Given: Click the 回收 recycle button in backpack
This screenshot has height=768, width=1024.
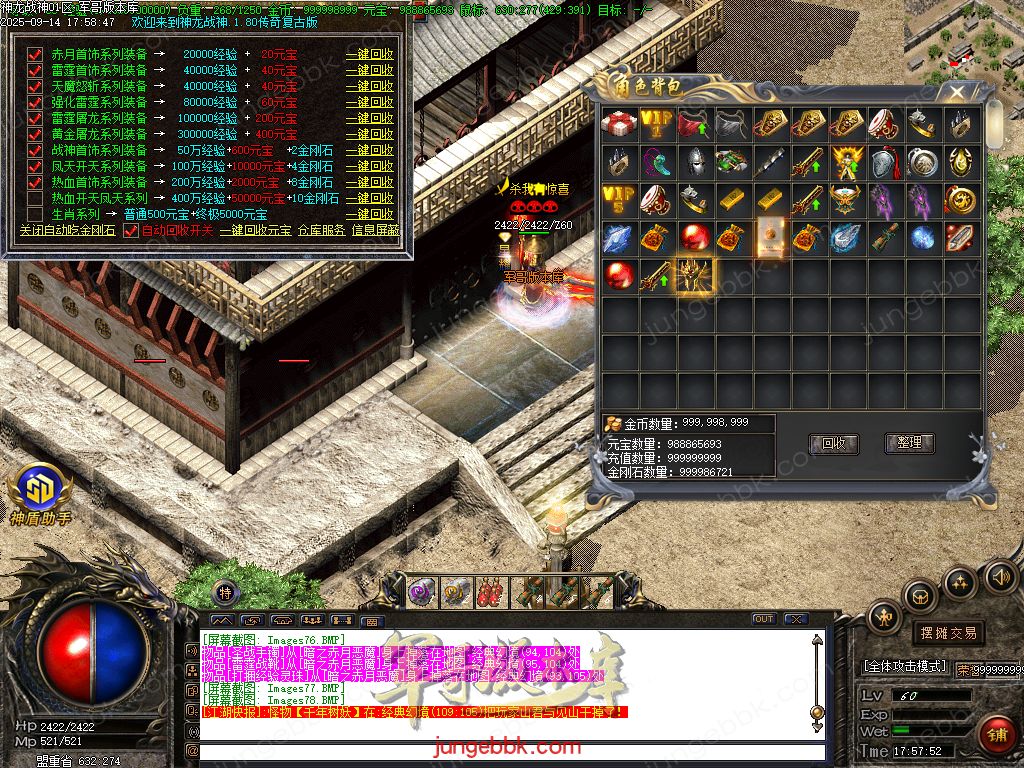Looking at the screenshot, I should [x=833, y=443].
